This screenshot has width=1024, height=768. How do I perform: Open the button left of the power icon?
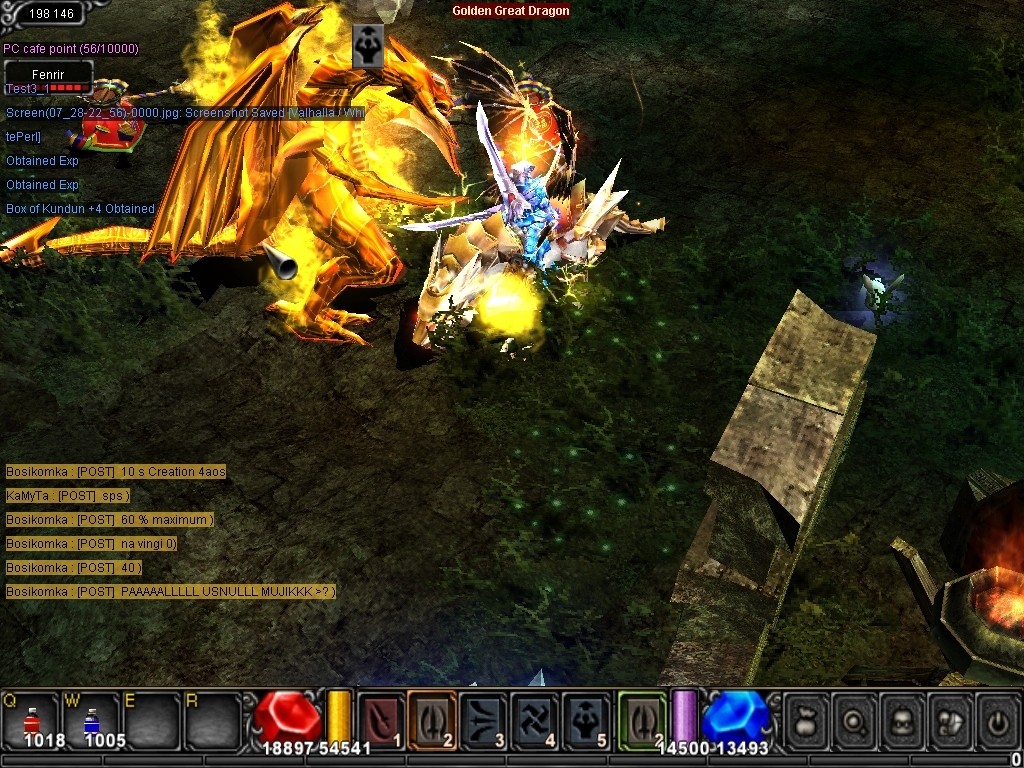(x=950, y=719)
